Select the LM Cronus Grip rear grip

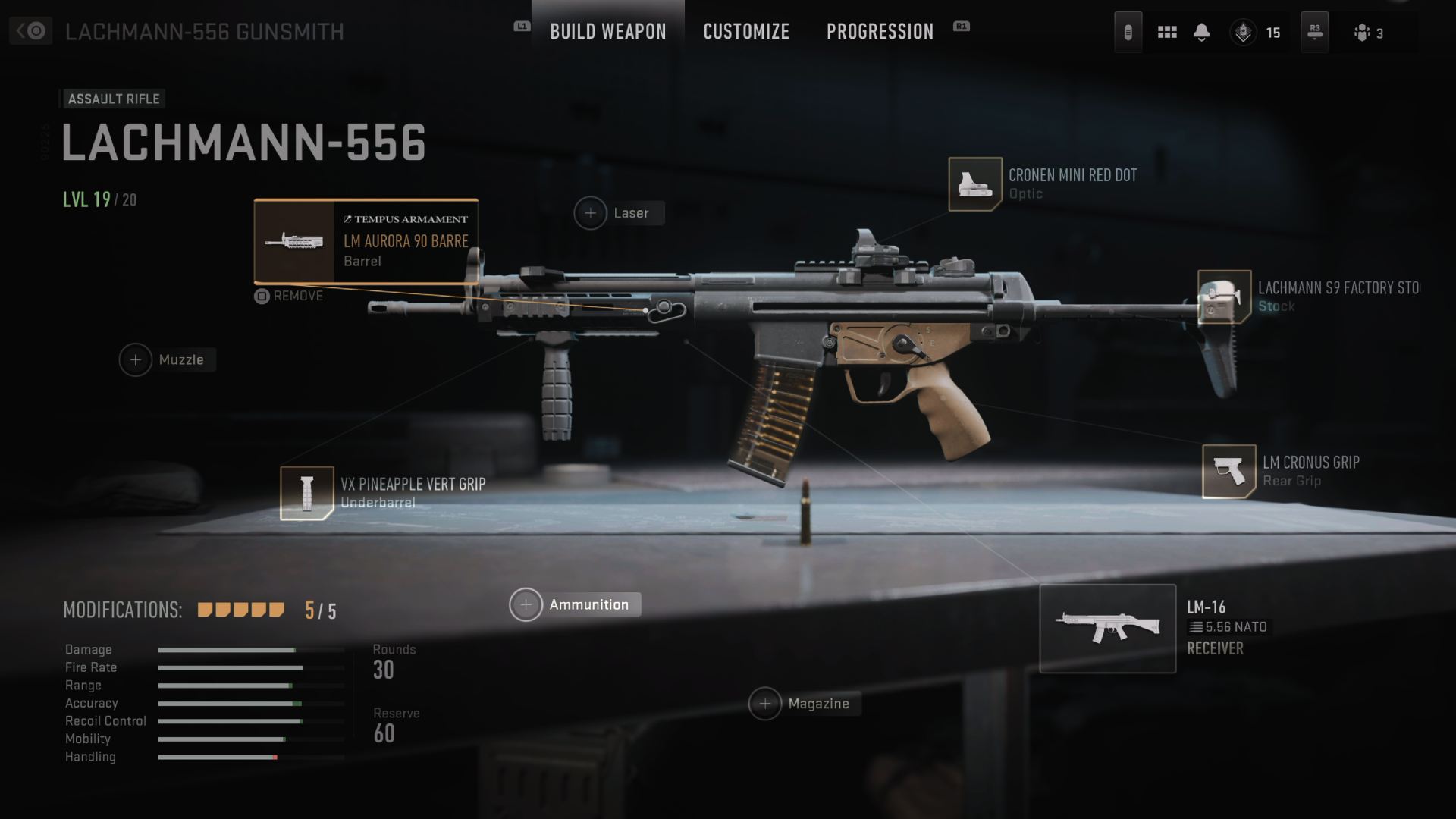pos(1228,471)
